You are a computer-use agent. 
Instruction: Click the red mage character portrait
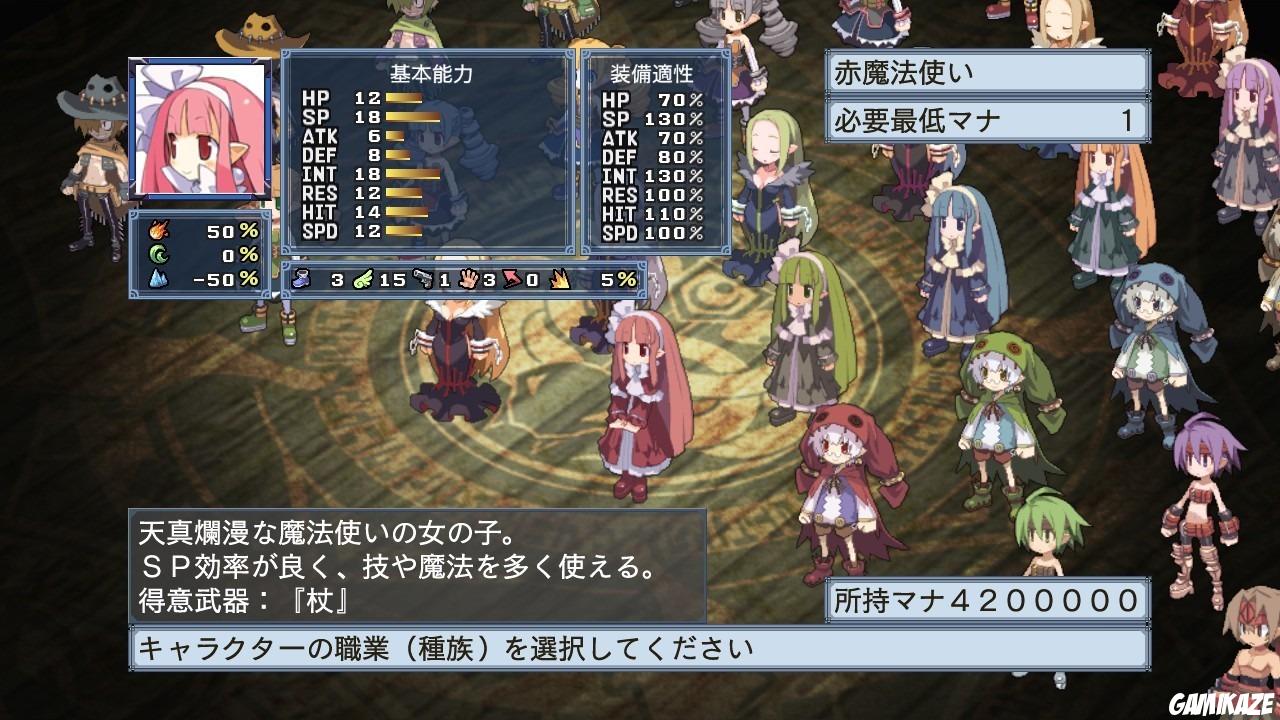click(197, 127)
